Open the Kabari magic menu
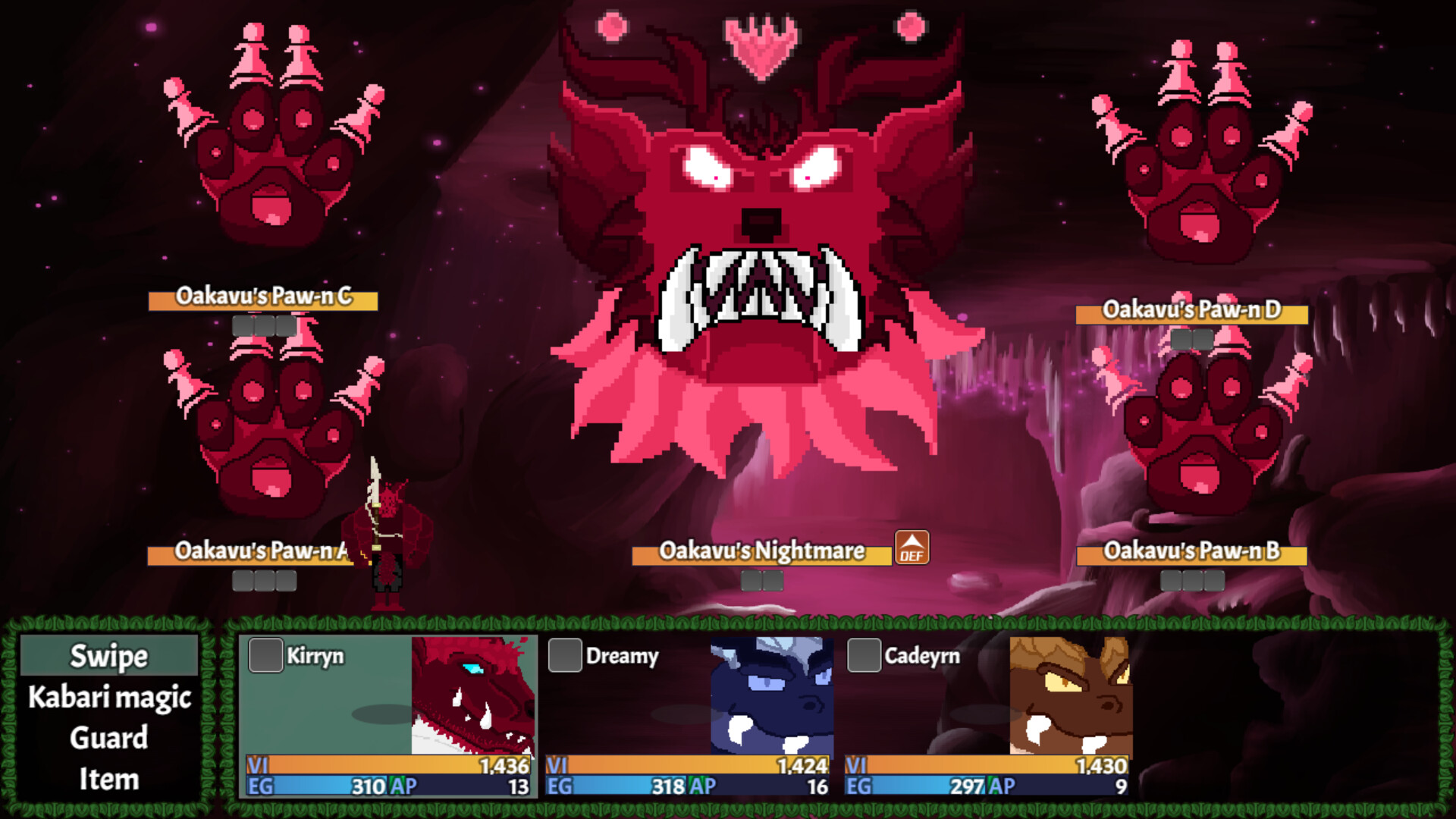The image size is (1456, 819). pyautogui.click(x=108, y=698)
